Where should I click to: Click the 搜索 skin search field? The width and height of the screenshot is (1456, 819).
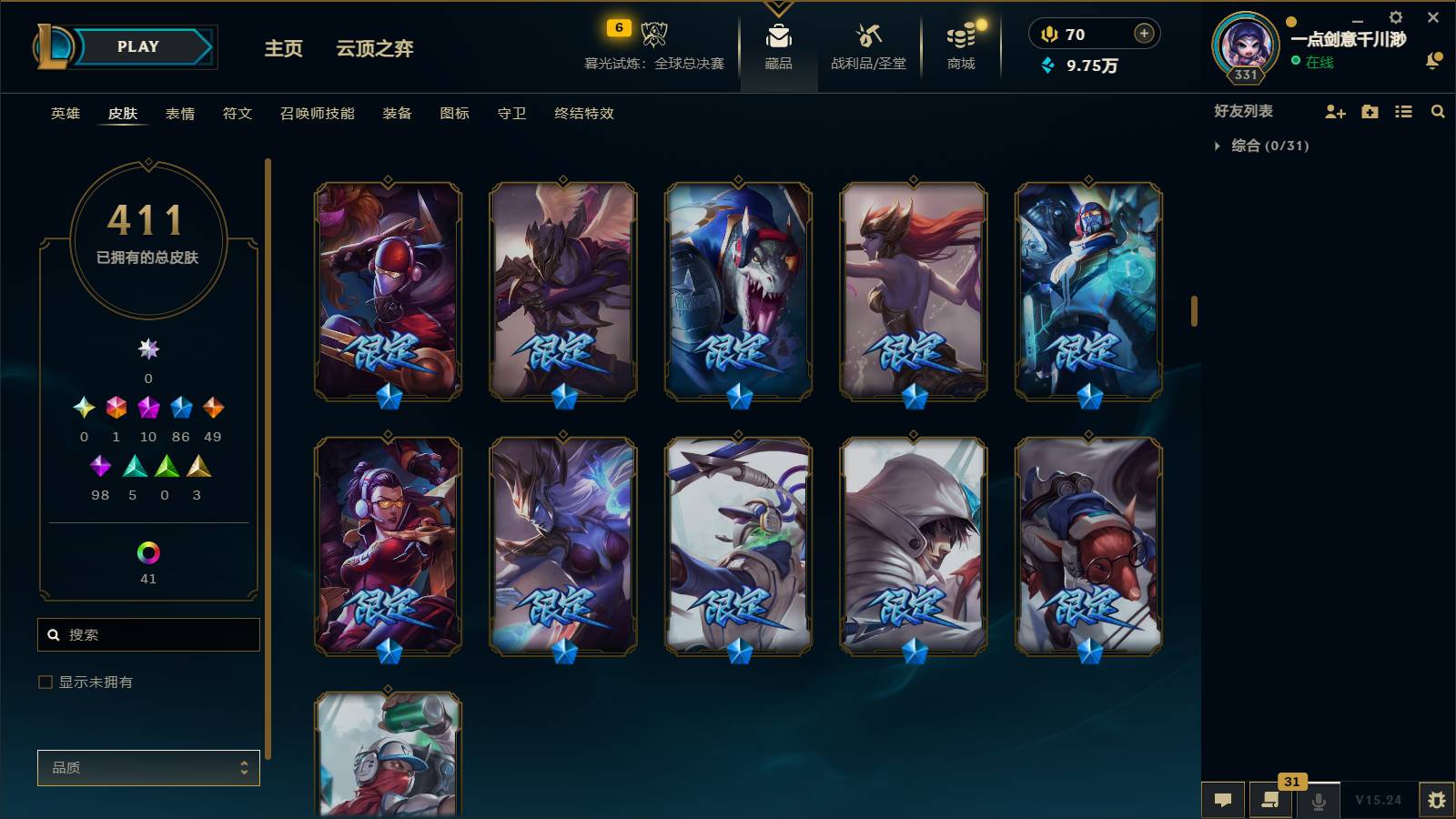coord(148,634)
